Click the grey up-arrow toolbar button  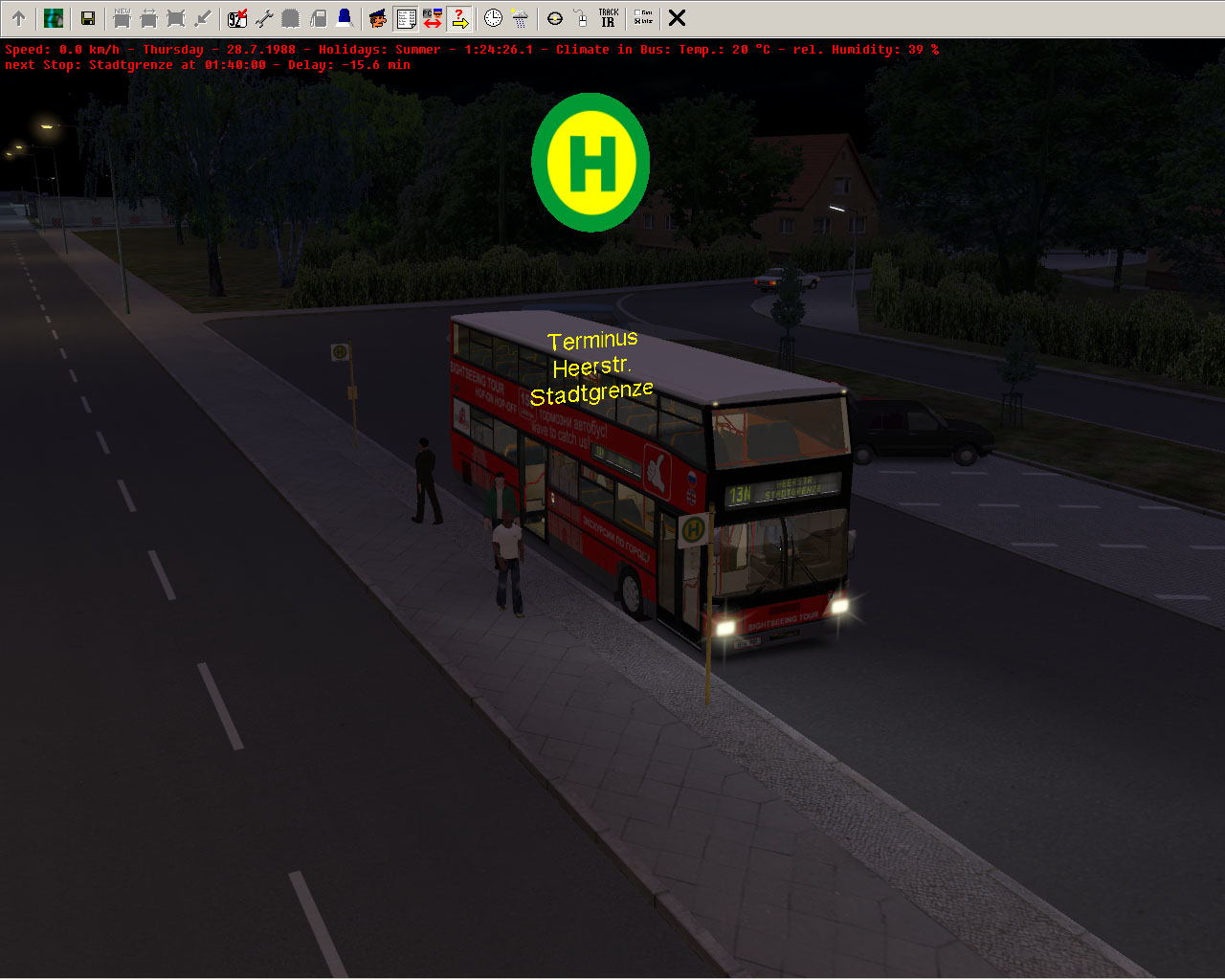pyautogui.click(x=18, y=18)
